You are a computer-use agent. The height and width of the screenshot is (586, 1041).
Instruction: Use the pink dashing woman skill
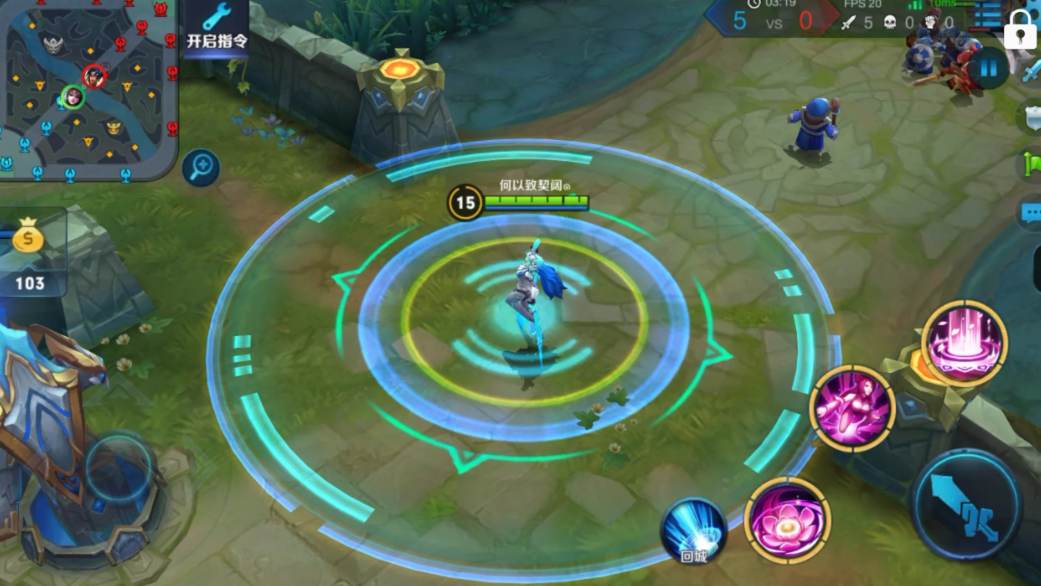coord(852,407)
